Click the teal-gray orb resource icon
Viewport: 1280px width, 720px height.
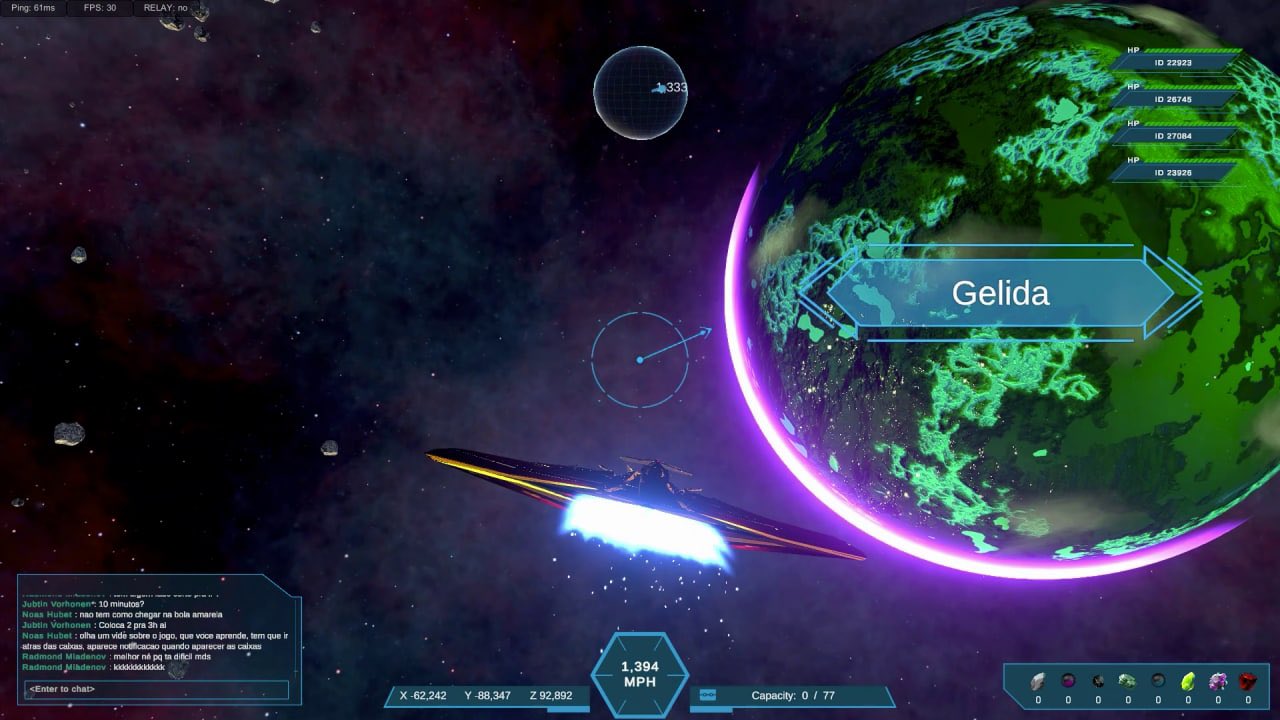[1158, 681]
